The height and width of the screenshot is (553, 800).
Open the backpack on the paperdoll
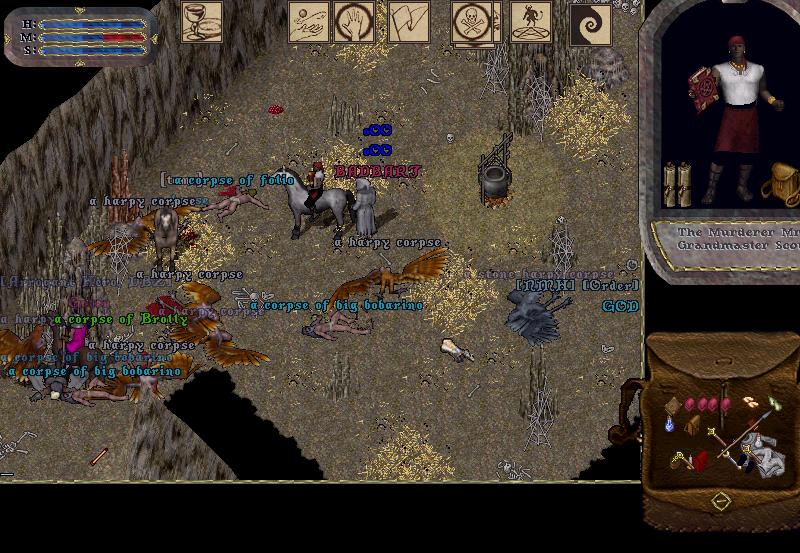tap(780, 187)
